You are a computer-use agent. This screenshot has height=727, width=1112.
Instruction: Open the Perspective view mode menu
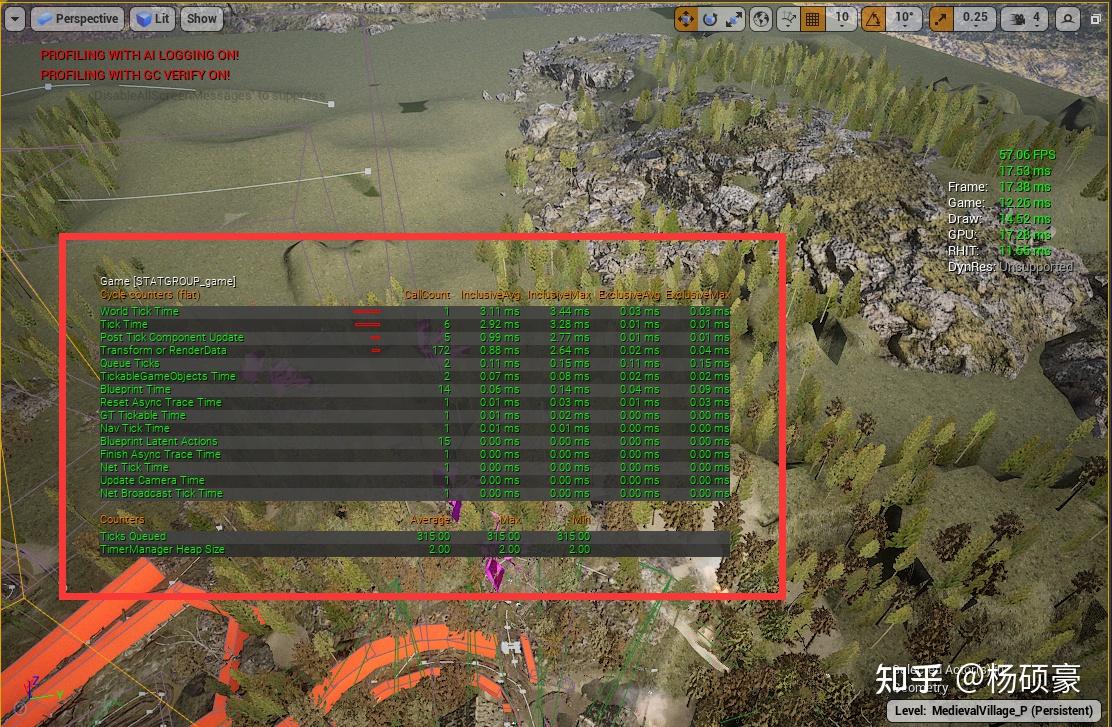tap(76, 18)
